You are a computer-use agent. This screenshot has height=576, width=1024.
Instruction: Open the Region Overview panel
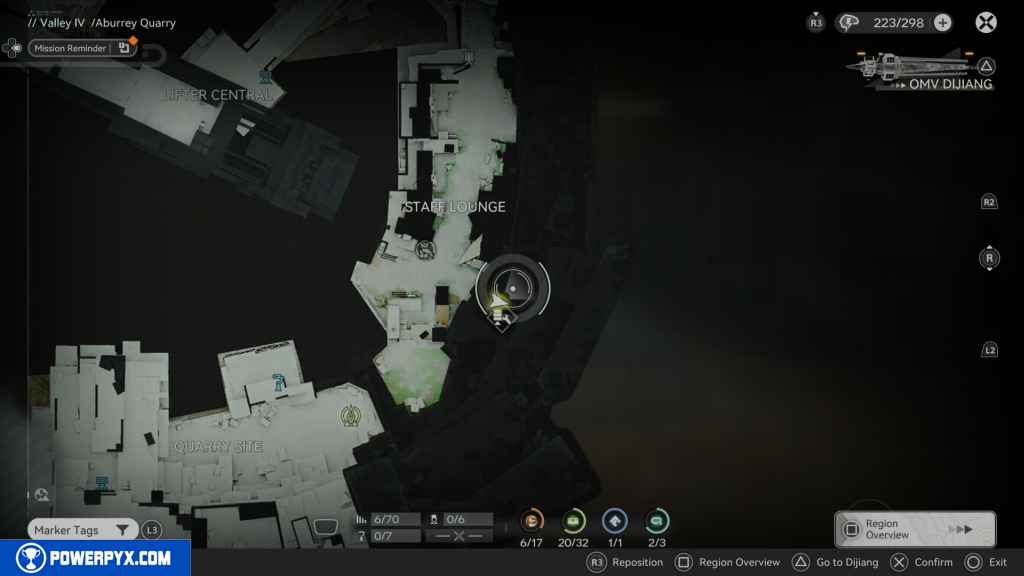click(914, 529)
